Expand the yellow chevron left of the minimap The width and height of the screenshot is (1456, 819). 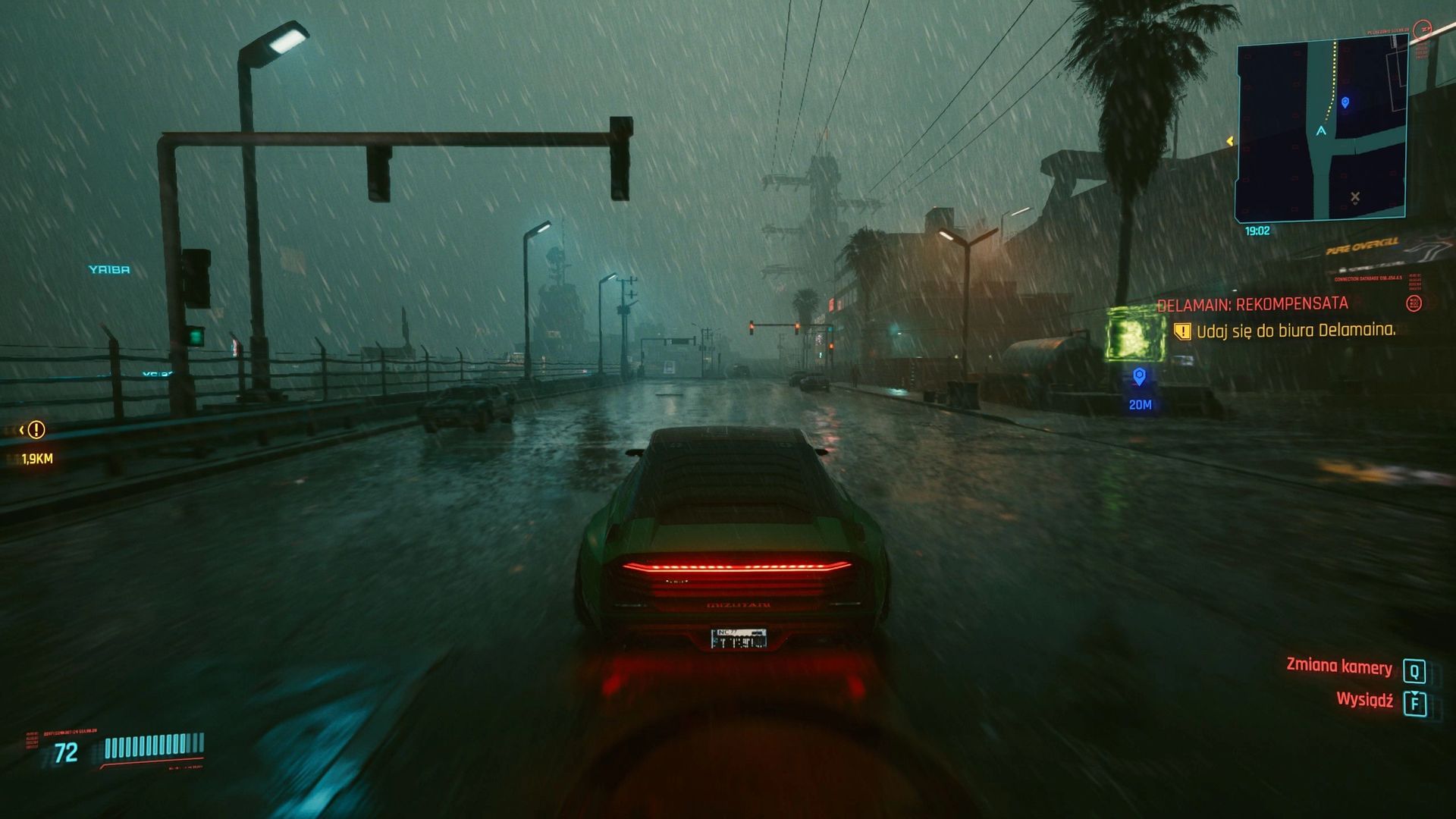click(x=1230, y=140)
